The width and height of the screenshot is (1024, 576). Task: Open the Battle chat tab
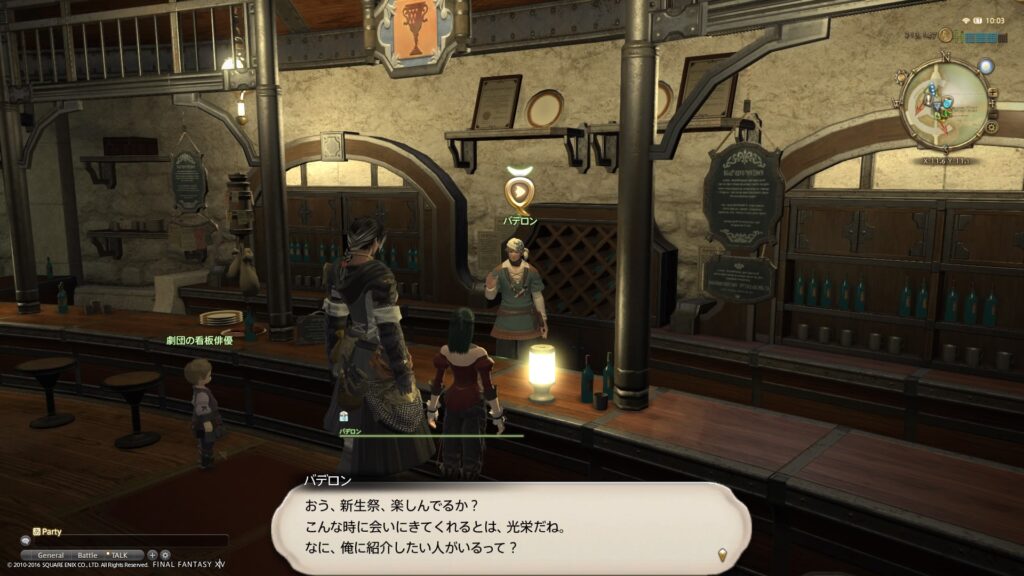pyautogui.click(x=88, y=554)
